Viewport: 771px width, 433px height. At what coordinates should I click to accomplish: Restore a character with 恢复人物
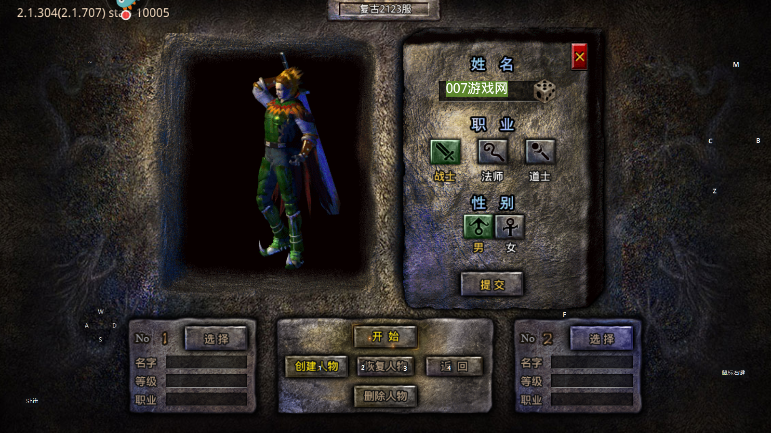pos(385,366)
